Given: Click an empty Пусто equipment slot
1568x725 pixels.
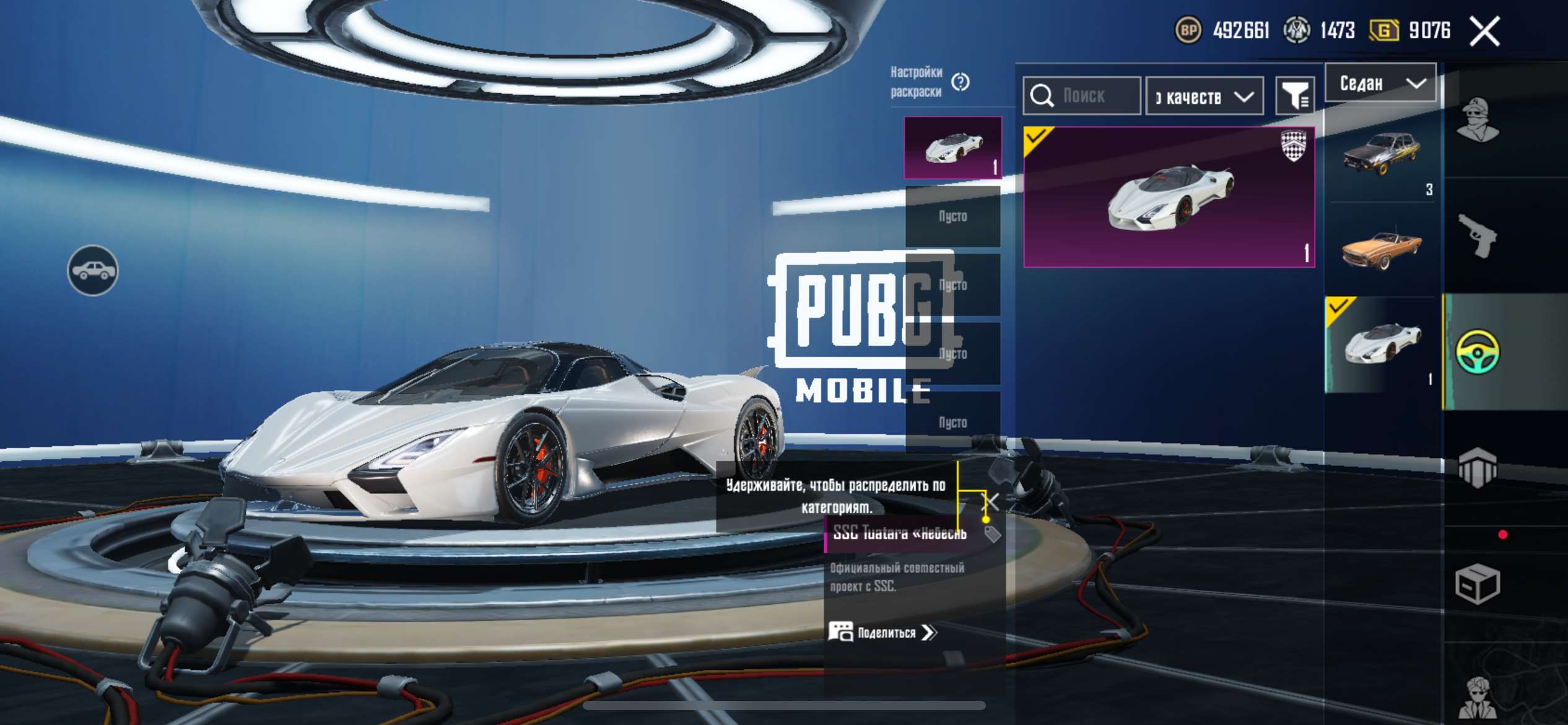Looking at the screenshot, I should click(x=952, y=216).
